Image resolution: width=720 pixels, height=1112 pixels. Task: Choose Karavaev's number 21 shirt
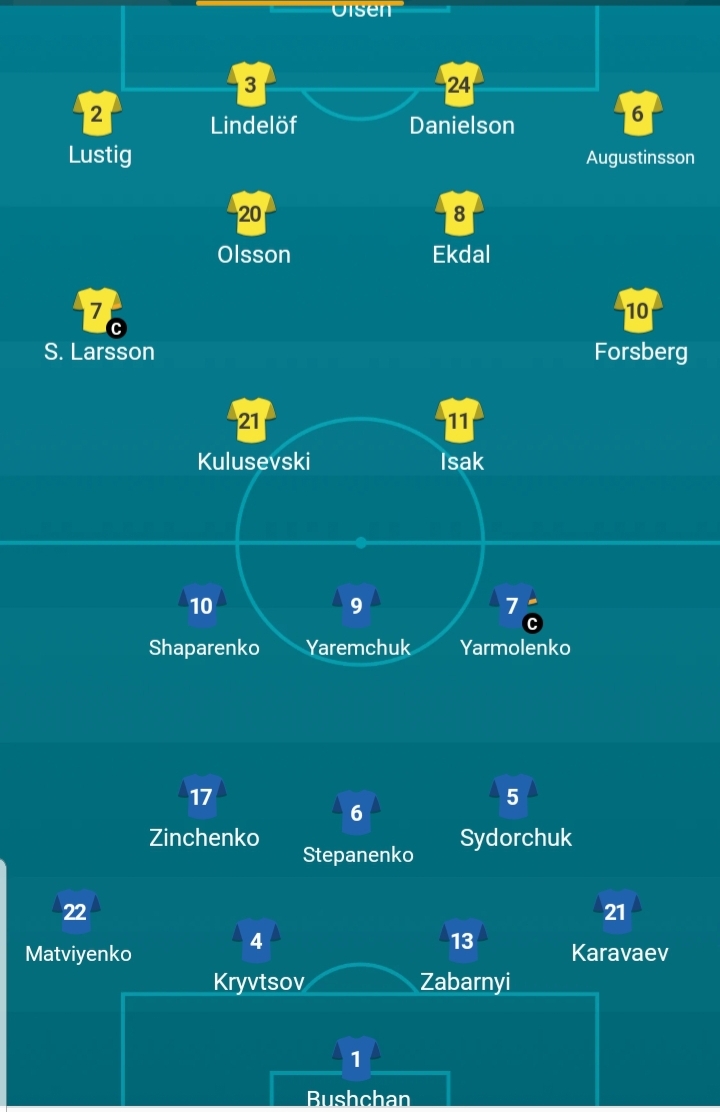pos(617,912)
